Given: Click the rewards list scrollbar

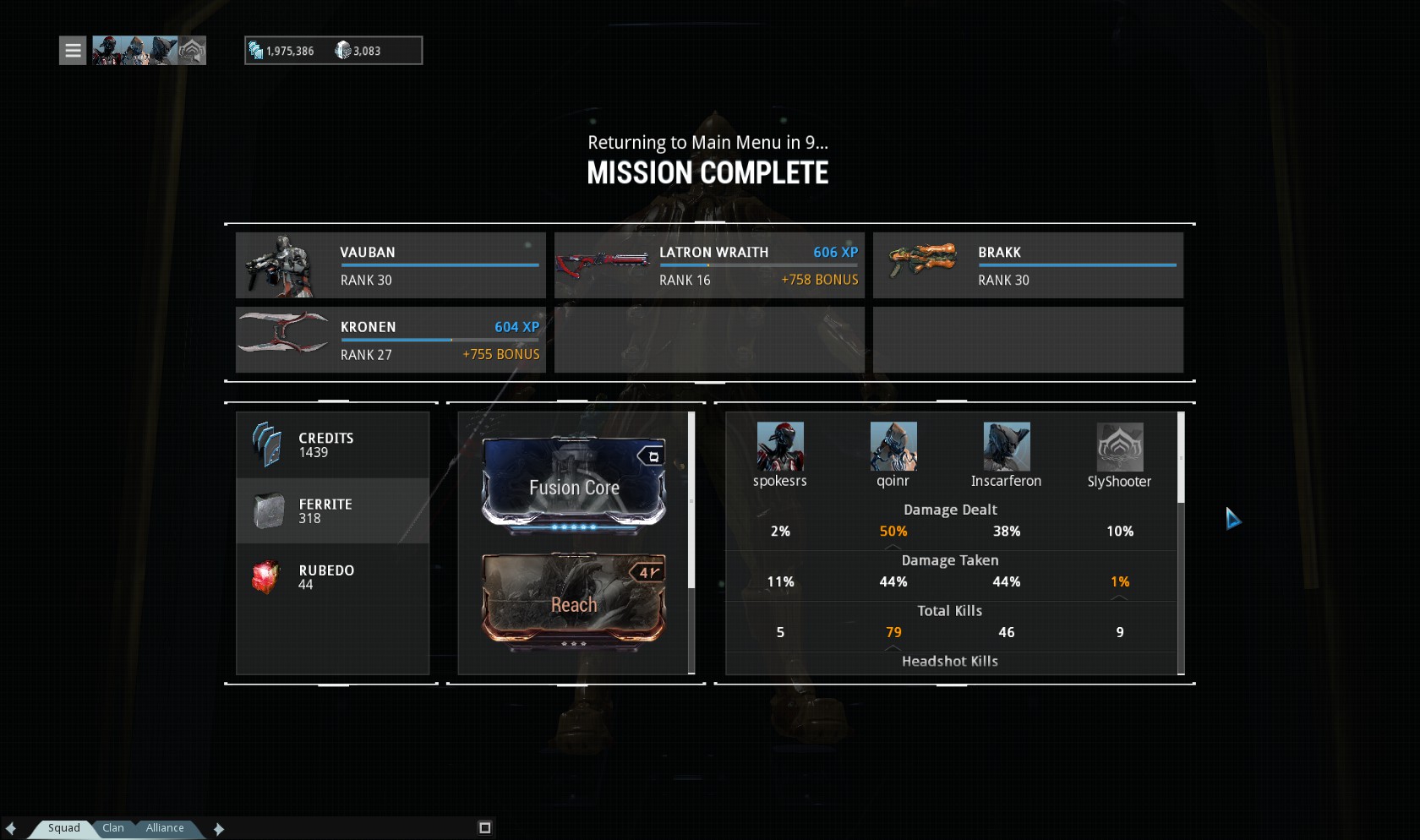Looking at the screenshot, I should (691, 500).
